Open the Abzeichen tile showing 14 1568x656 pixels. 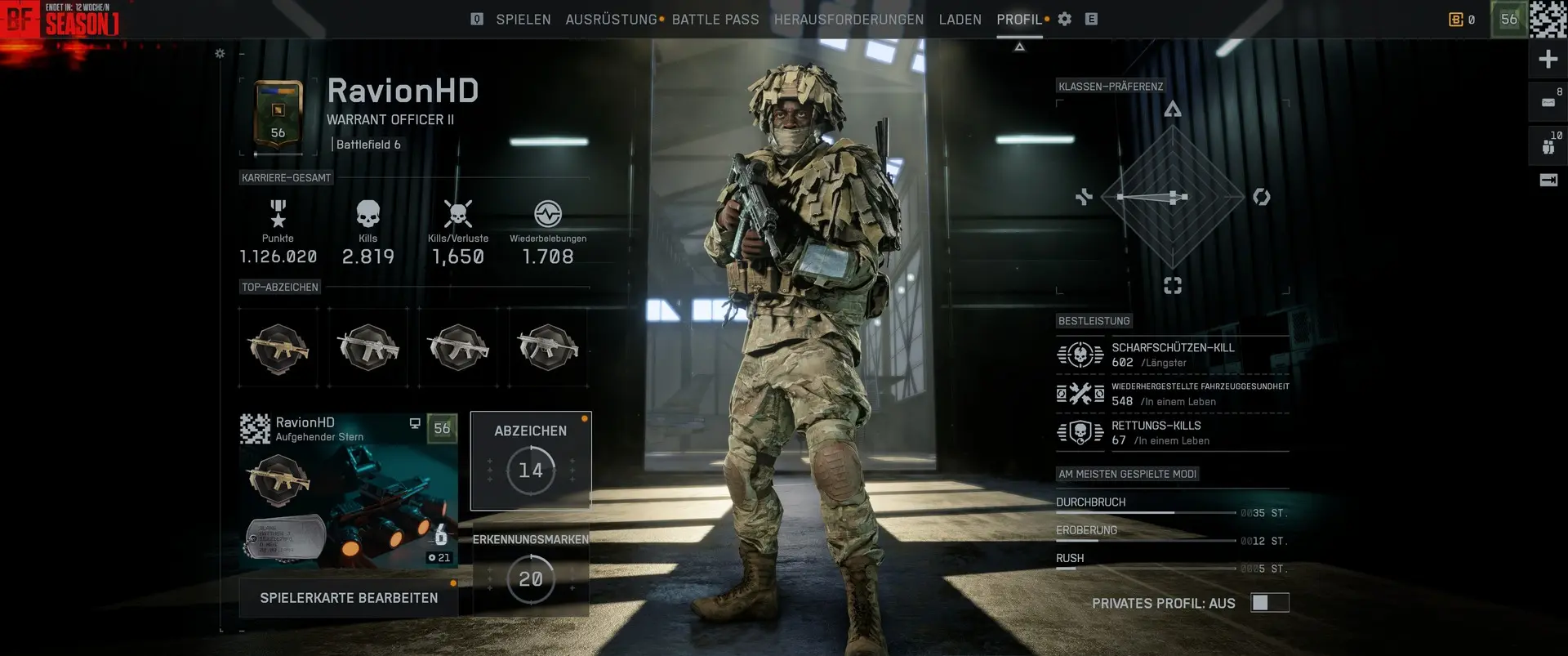pyautogui.click(x=531, y=461)
